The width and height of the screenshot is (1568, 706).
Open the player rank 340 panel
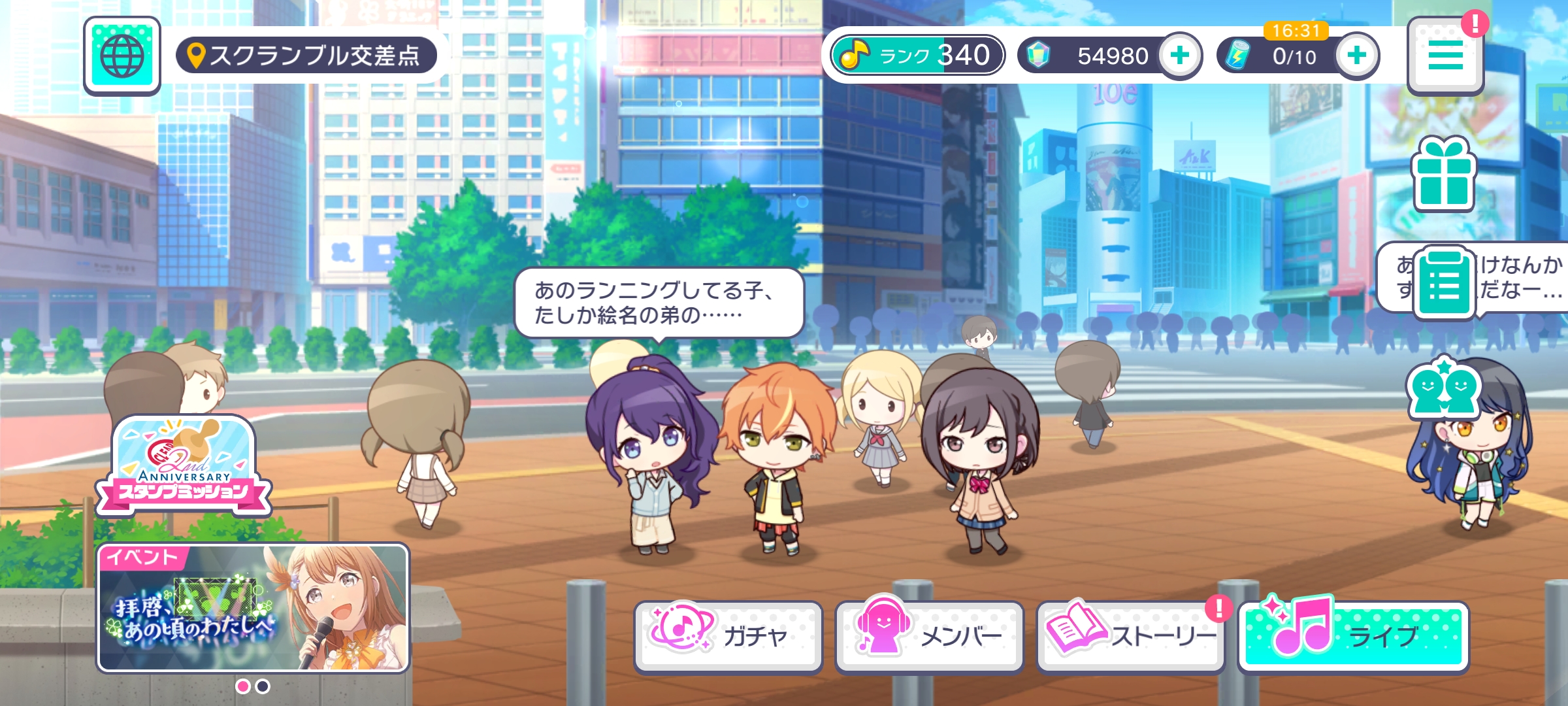click(917, 56)
